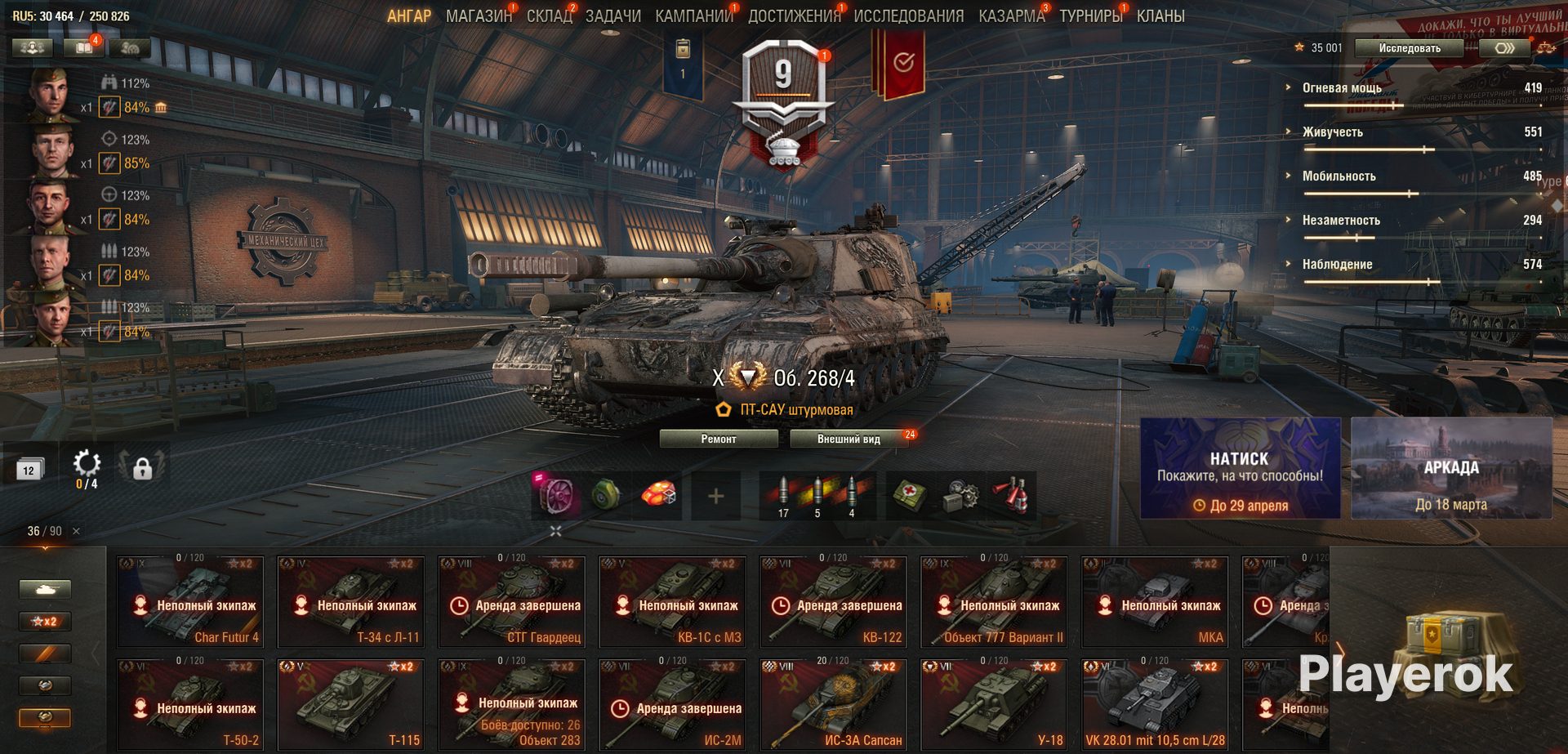The image size is (1568, 754).
Task: Open the Внешний вид appearance button
Action: [x=849, y=439]
